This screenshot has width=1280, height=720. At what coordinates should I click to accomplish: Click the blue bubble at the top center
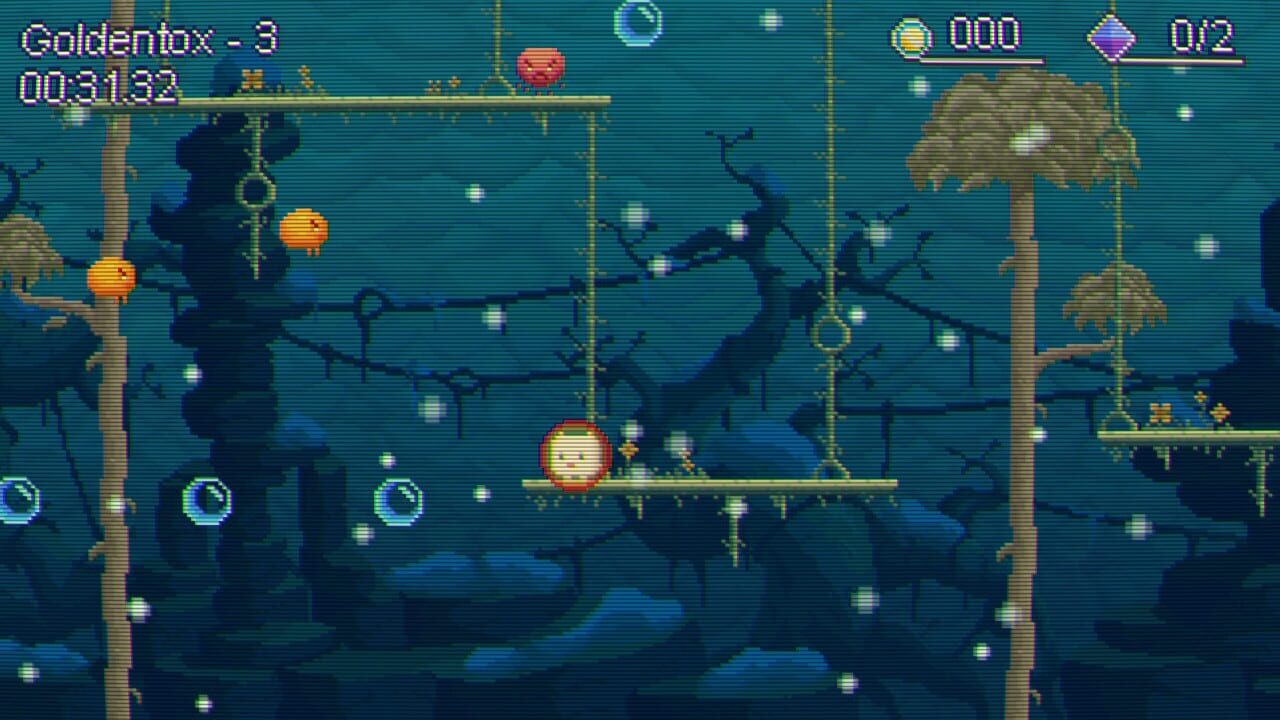coord(638,23)
